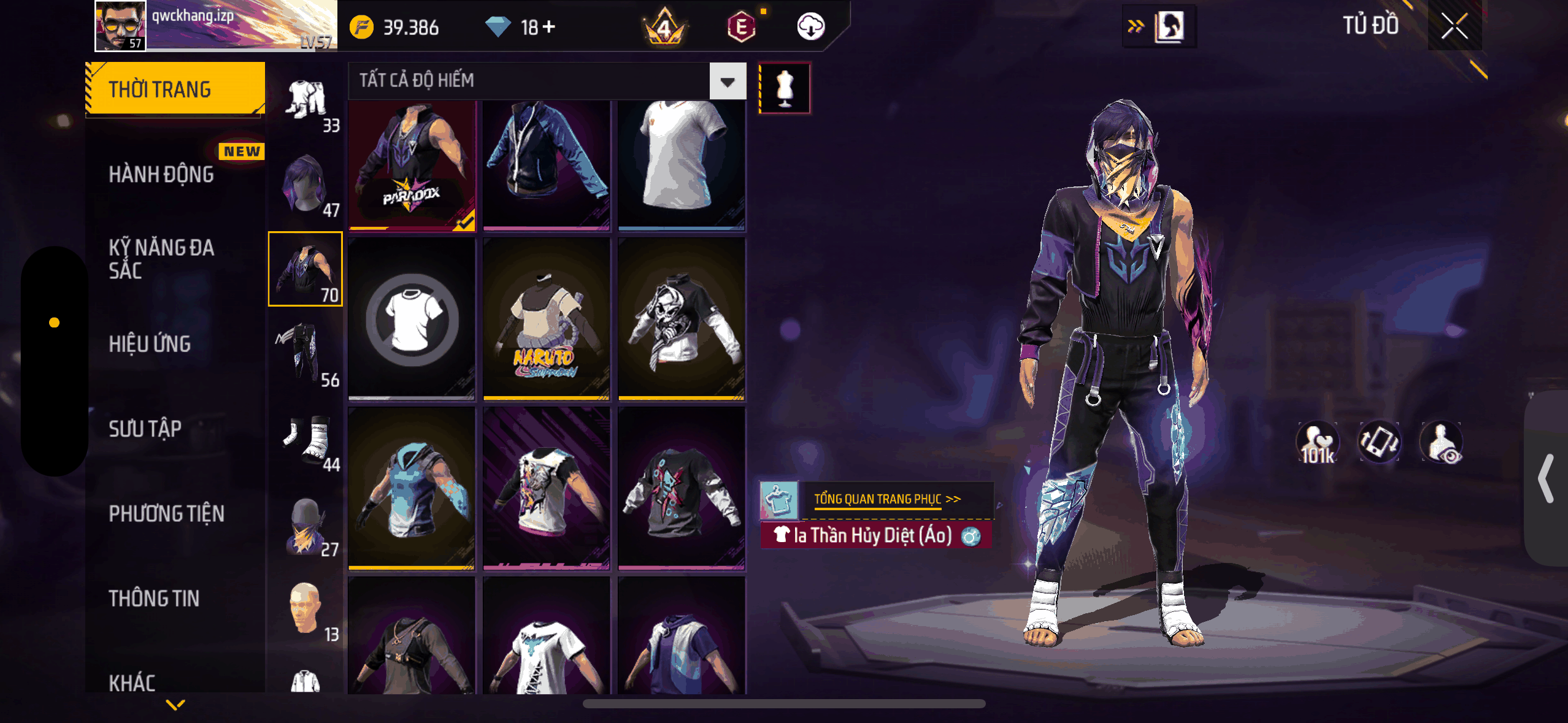Open the cloud download icon
Image resolution: width=1568 pixels, height=723 pixels.
click(810, 27)
